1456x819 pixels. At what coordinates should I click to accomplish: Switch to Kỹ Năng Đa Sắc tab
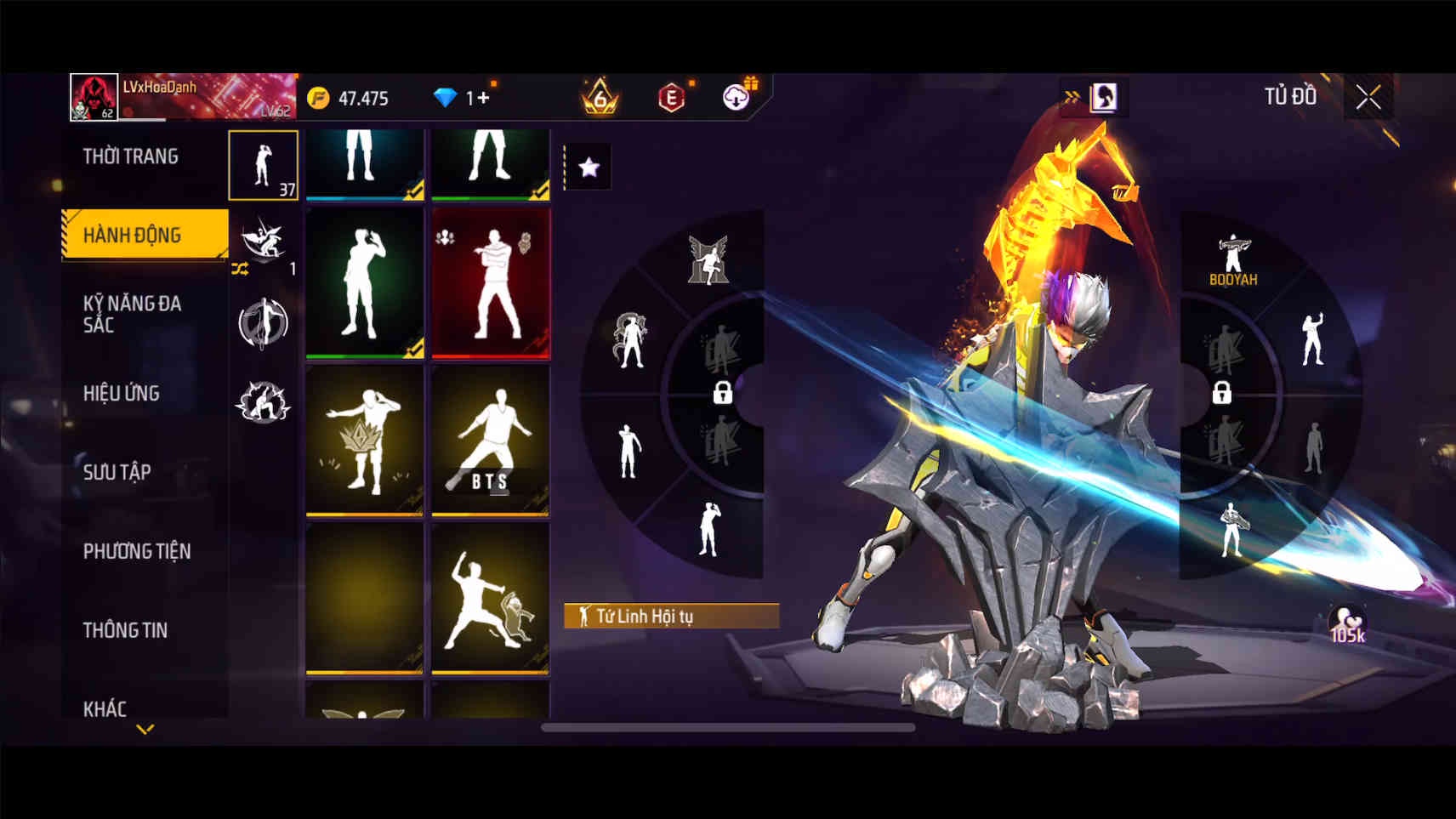click(x=132, y=314)
